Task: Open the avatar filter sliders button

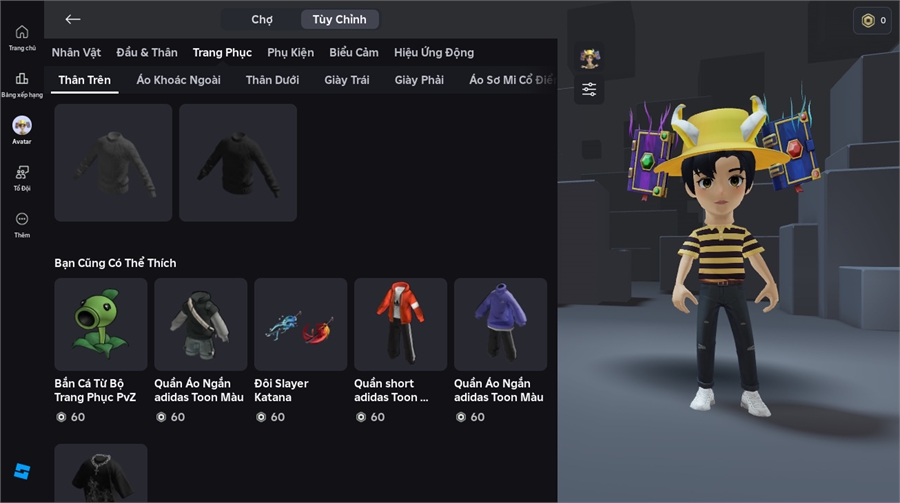Action: click(589, 90)
